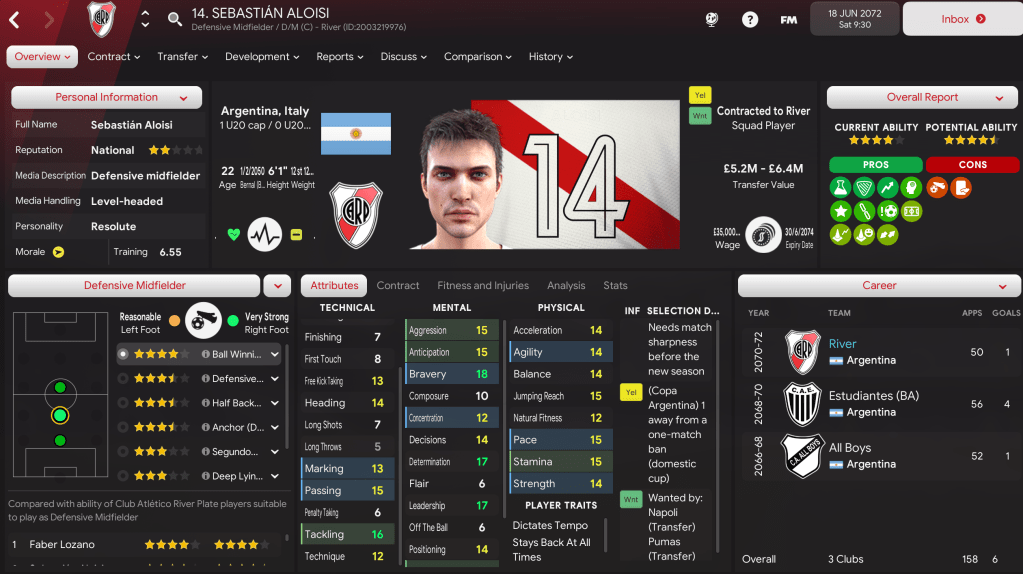Select the Analysis tab
Image resolution: width=1023 pixels, height=574 pixels.
(566, 286)
